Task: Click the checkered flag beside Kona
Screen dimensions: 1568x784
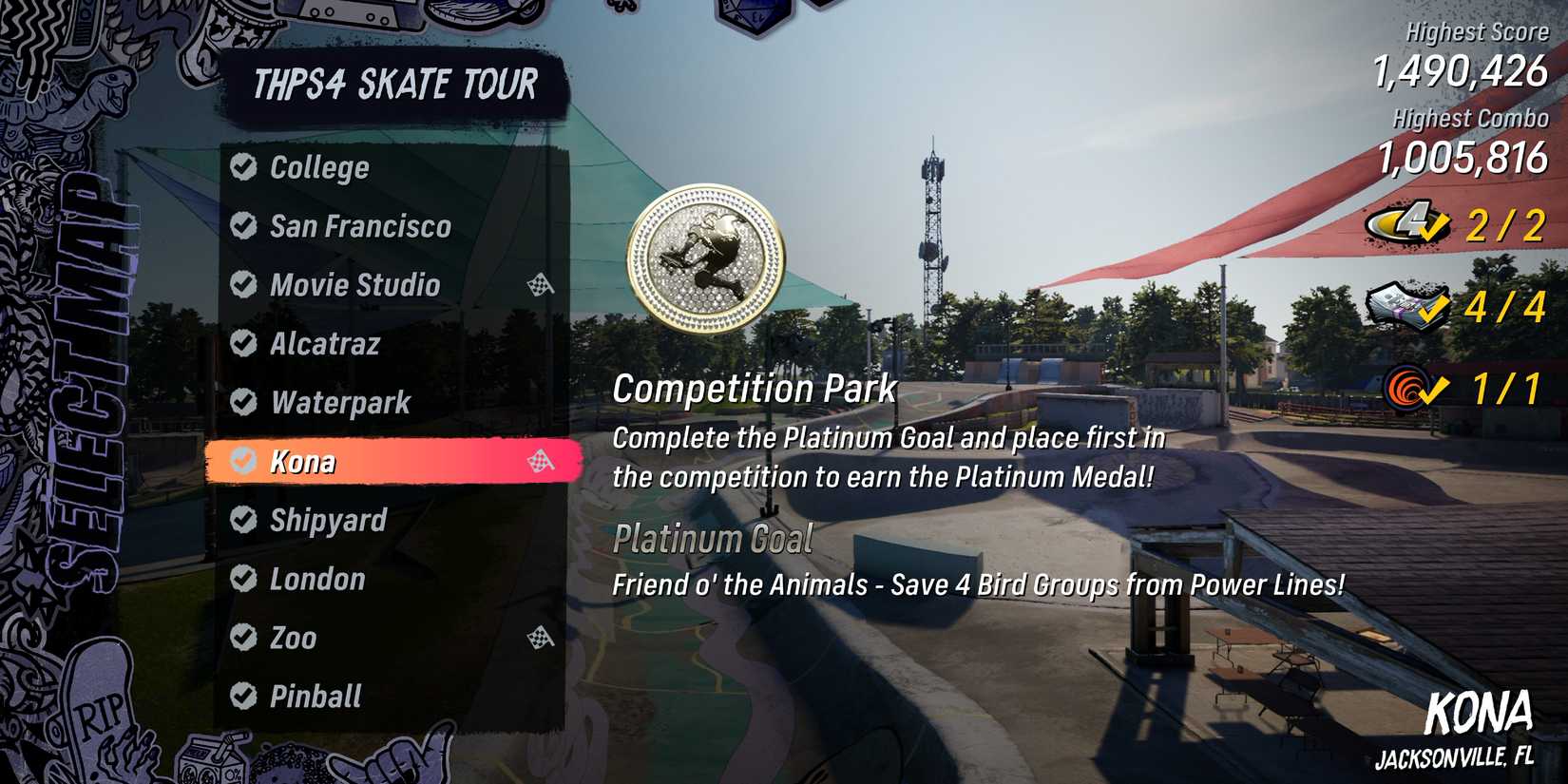Action: click(x=541, y=463)
